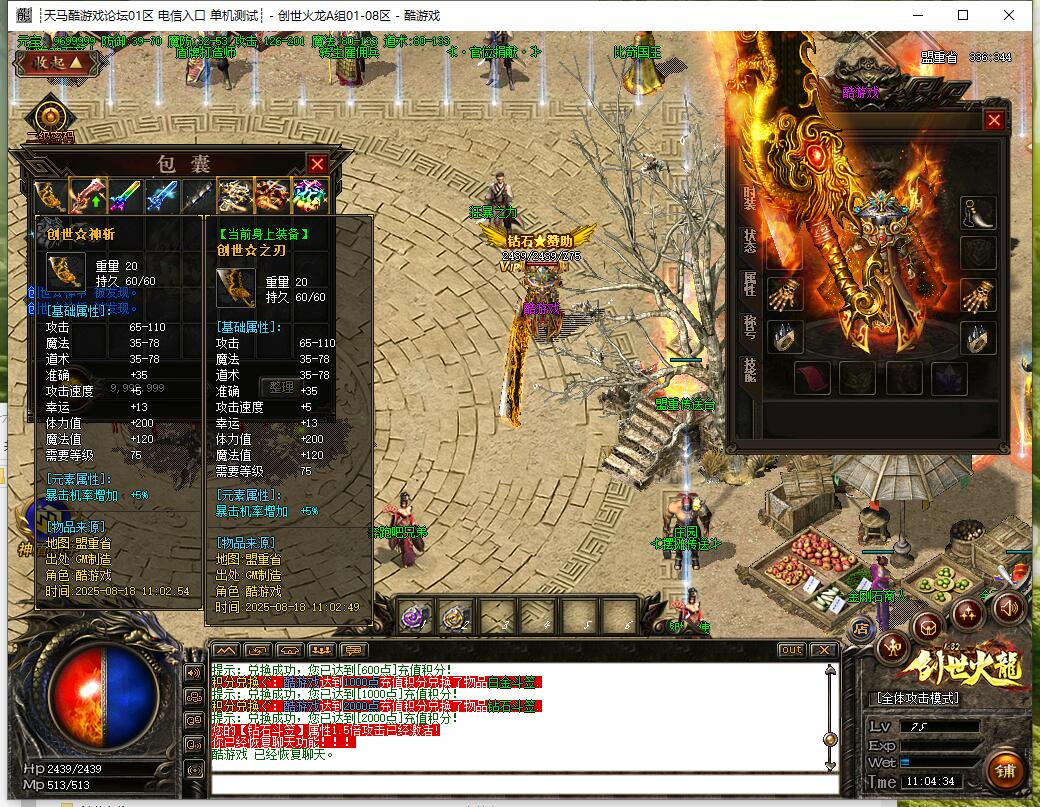
Task: Select the blue crystal sword slot
Action: 162,195
